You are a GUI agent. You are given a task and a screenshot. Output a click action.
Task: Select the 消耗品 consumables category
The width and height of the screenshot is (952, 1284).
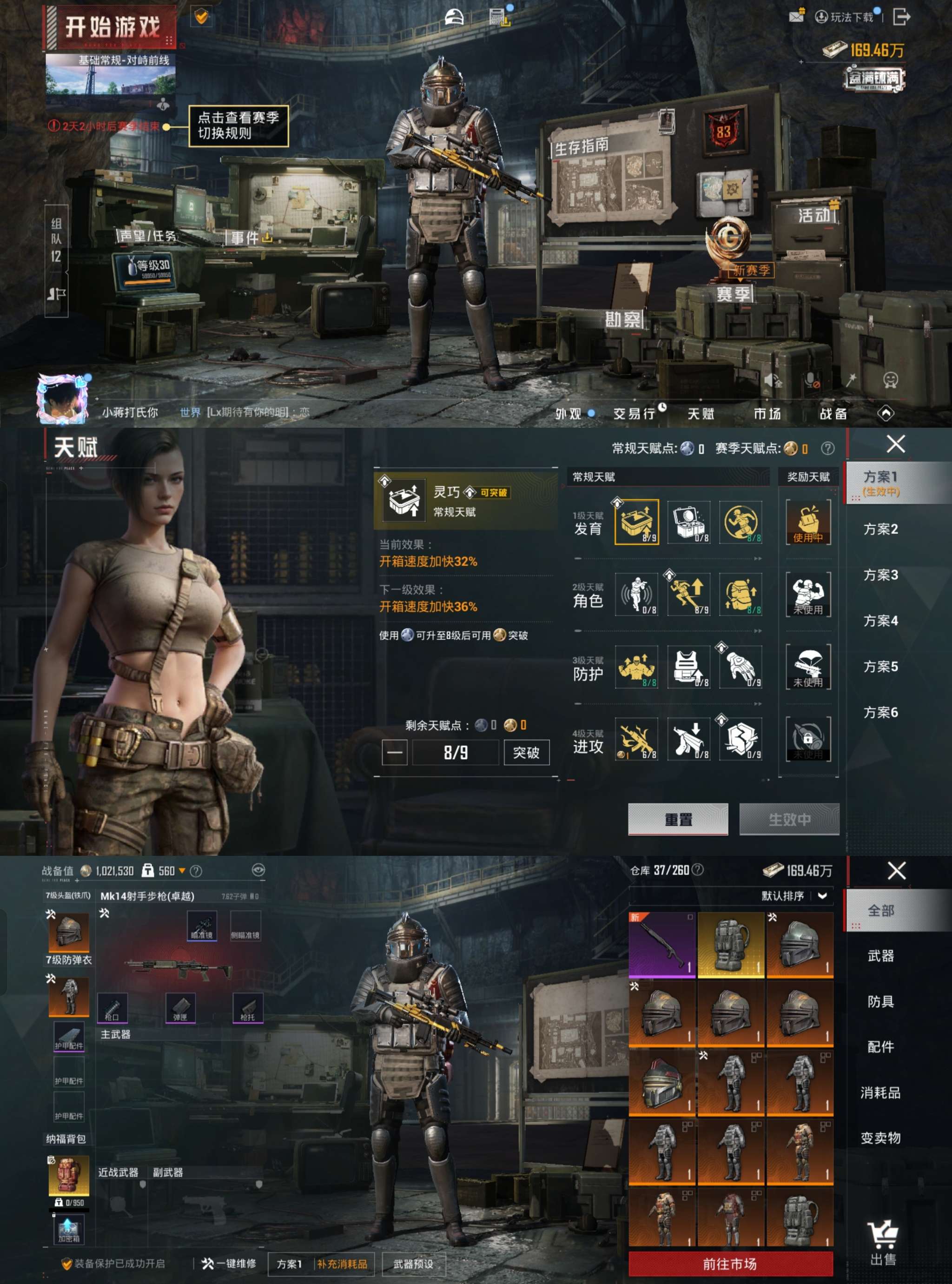[x=880, y=1092]
